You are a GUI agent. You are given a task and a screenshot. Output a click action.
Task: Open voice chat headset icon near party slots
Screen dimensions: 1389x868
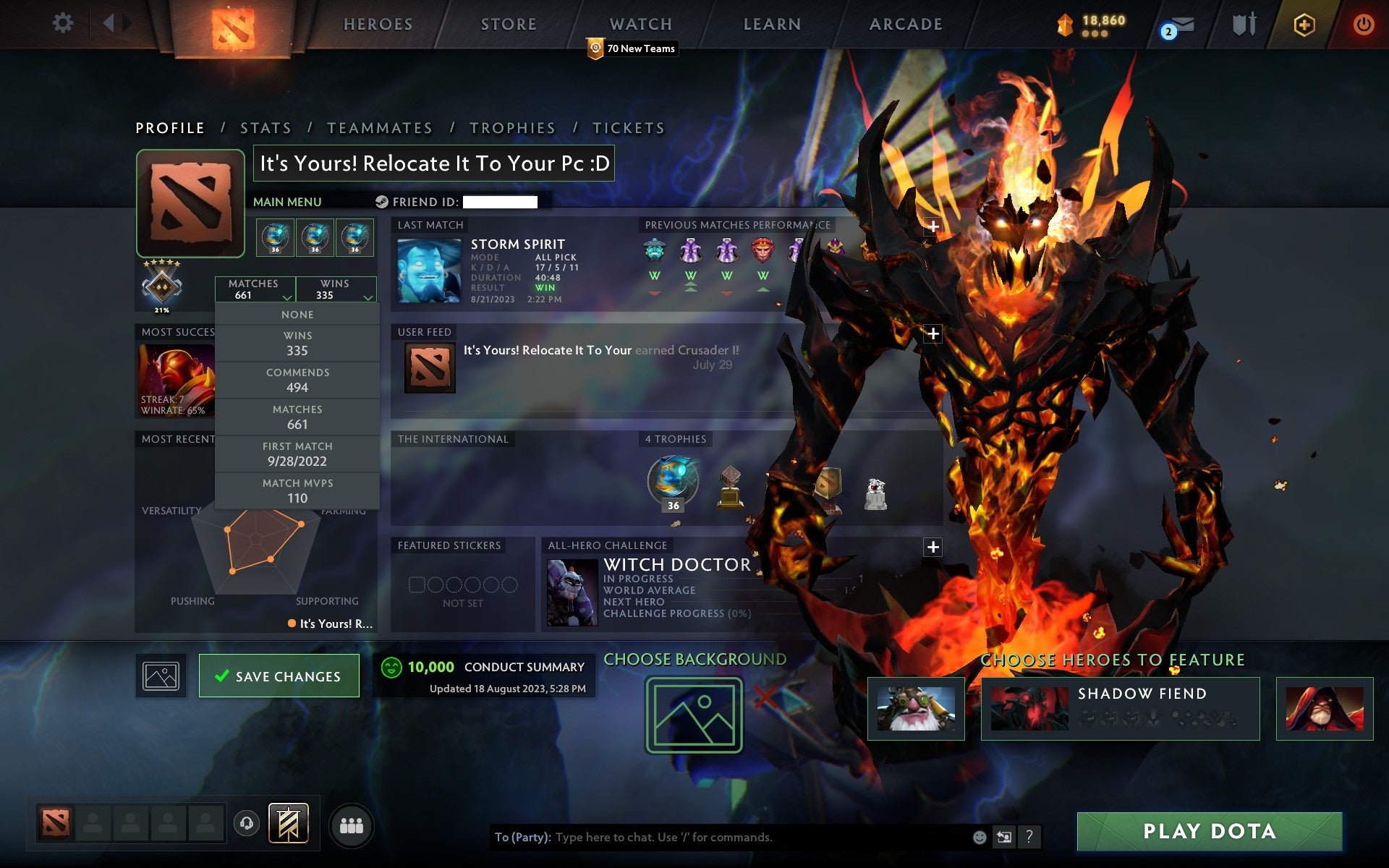[247, 822]
